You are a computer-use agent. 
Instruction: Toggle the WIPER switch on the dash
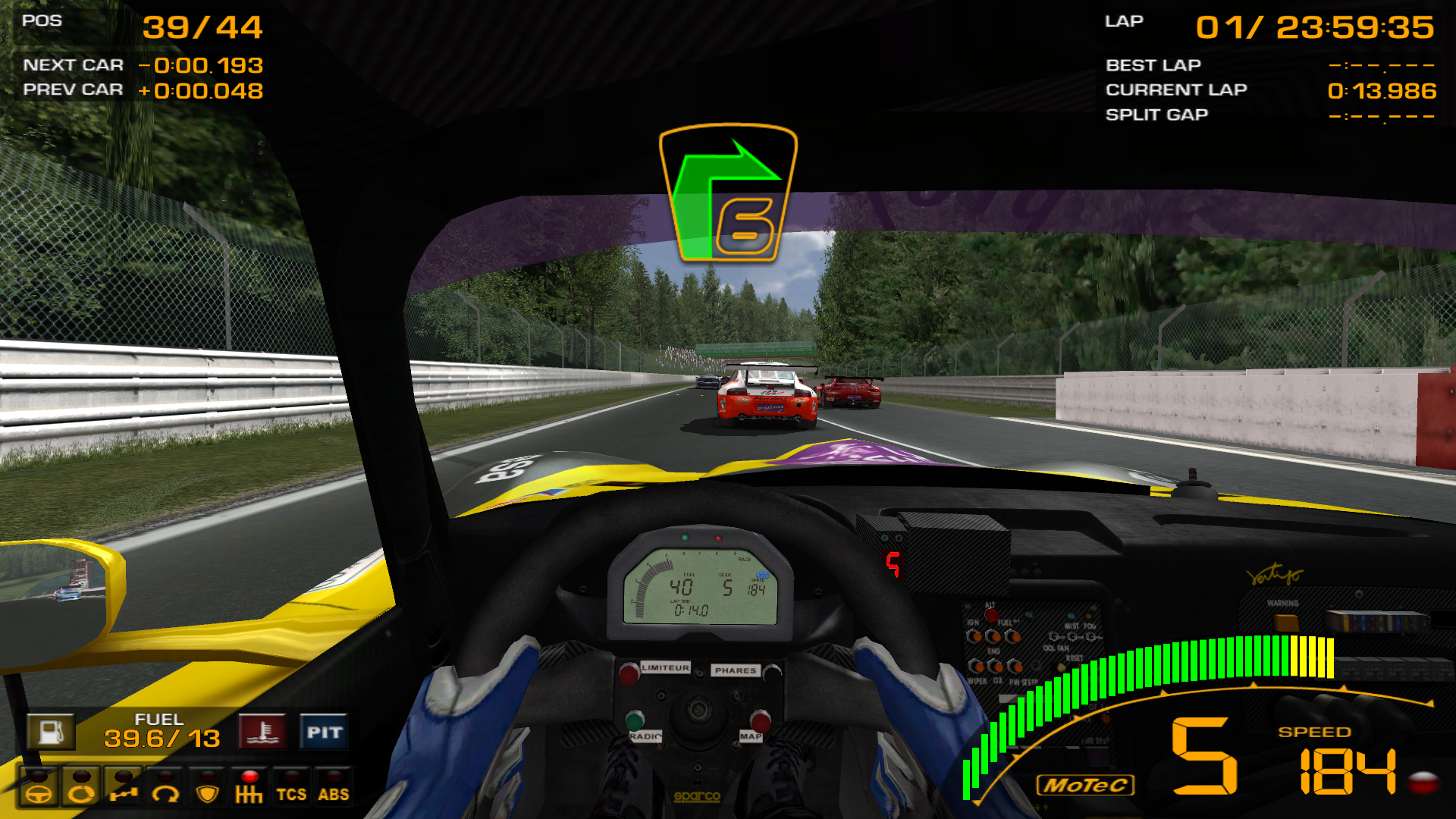(x=977, y=667)
